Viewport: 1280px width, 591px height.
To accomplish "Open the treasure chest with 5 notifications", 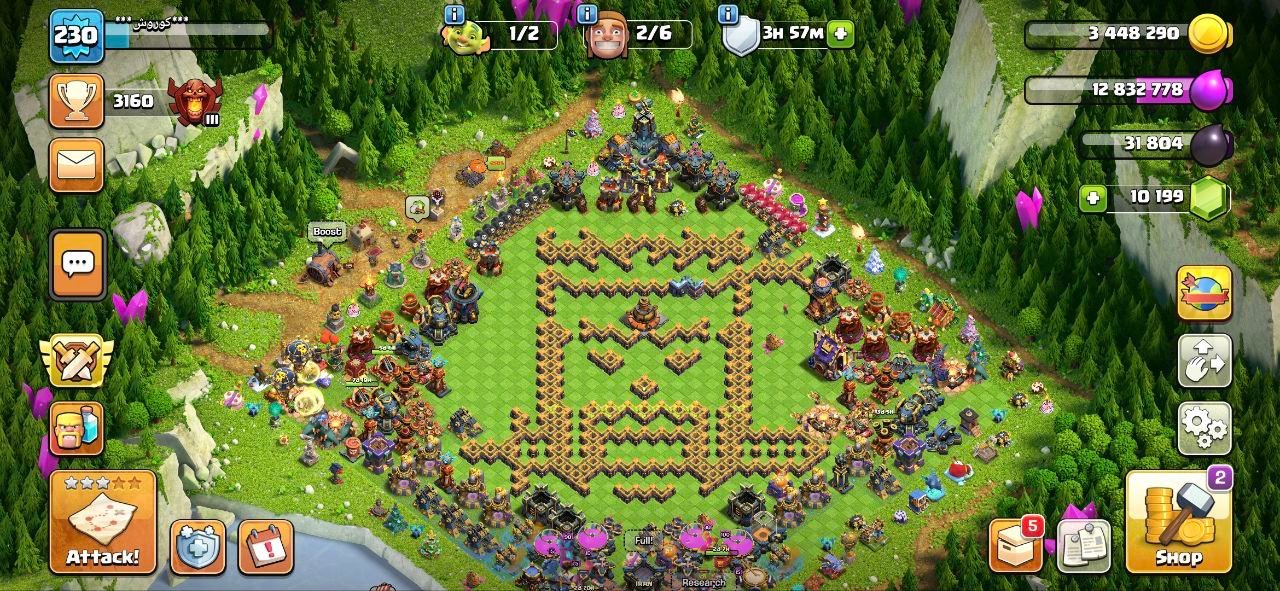I will pyautogui.click(x=1016, y=546).
